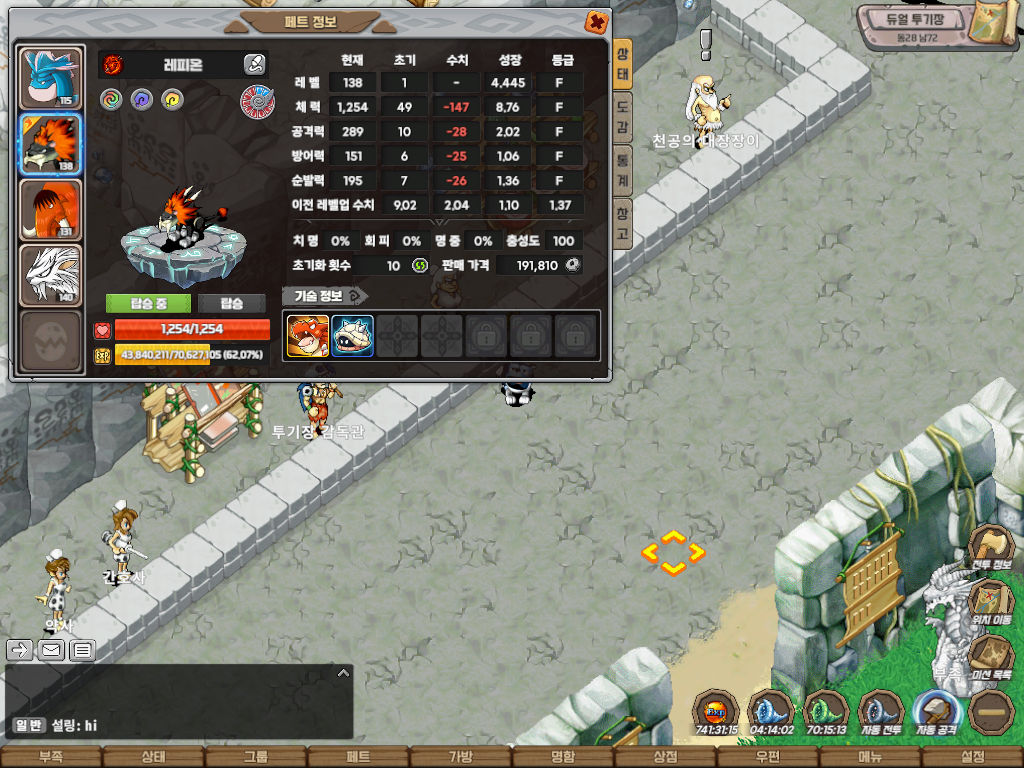Select the orange beast skill icon
The height and width of the screenshot is (768, 1024).
pyautogui.click(x=308, y=336)
